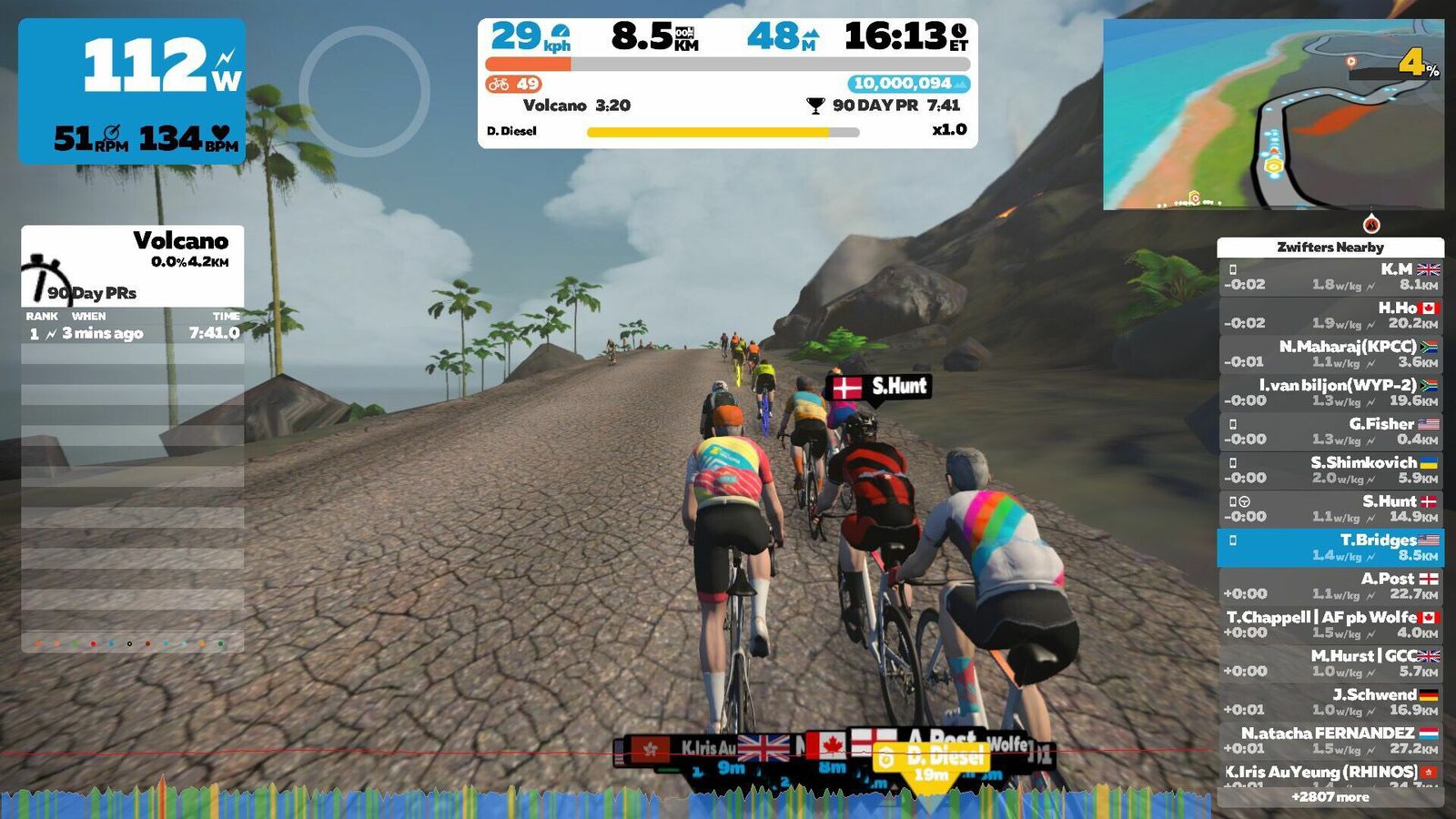Click I.van biljon(WYP-2) rider row
The image size is (1456, 819).
1330,392
